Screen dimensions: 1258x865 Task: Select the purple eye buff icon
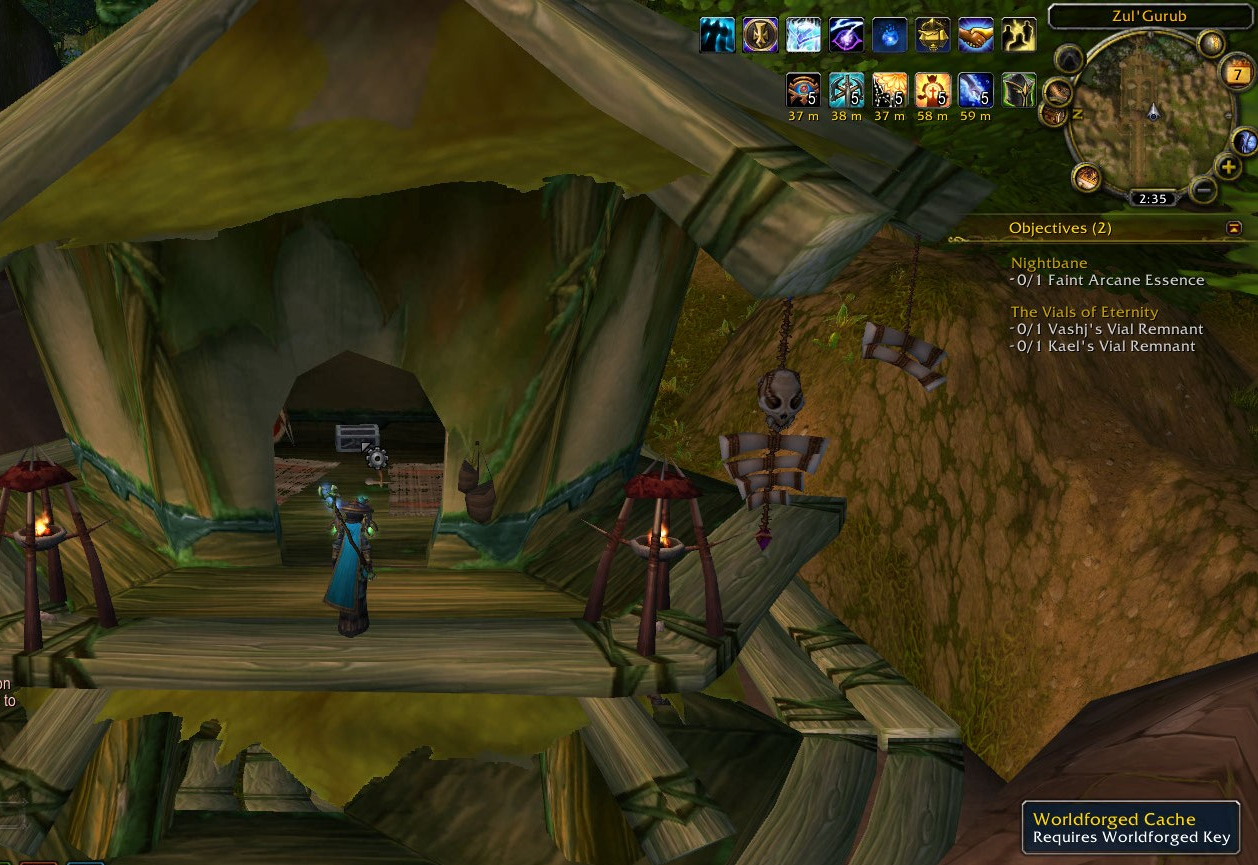(x=846, y=35)
